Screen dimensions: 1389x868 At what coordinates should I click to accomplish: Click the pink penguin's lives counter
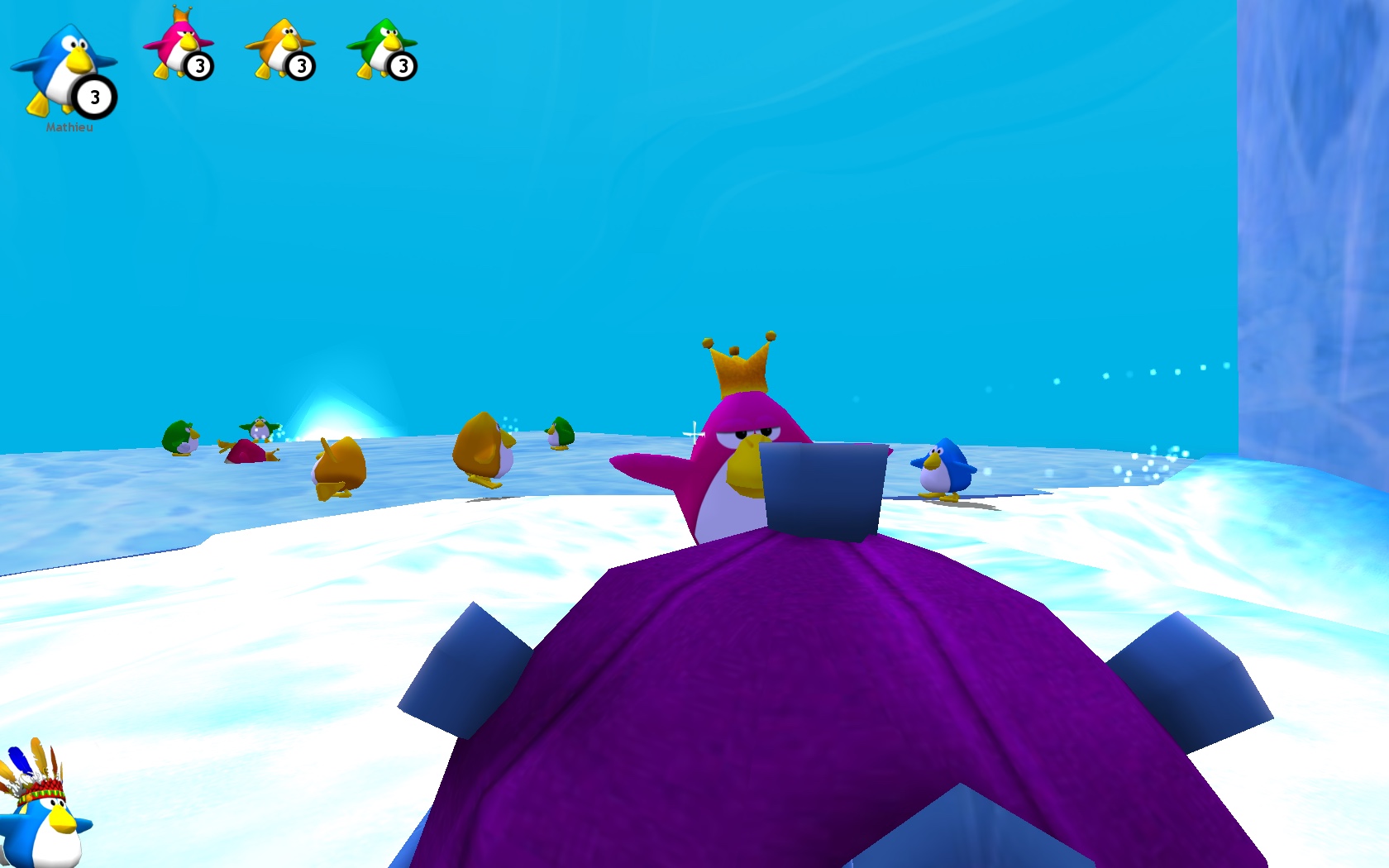tap(198, 65)
